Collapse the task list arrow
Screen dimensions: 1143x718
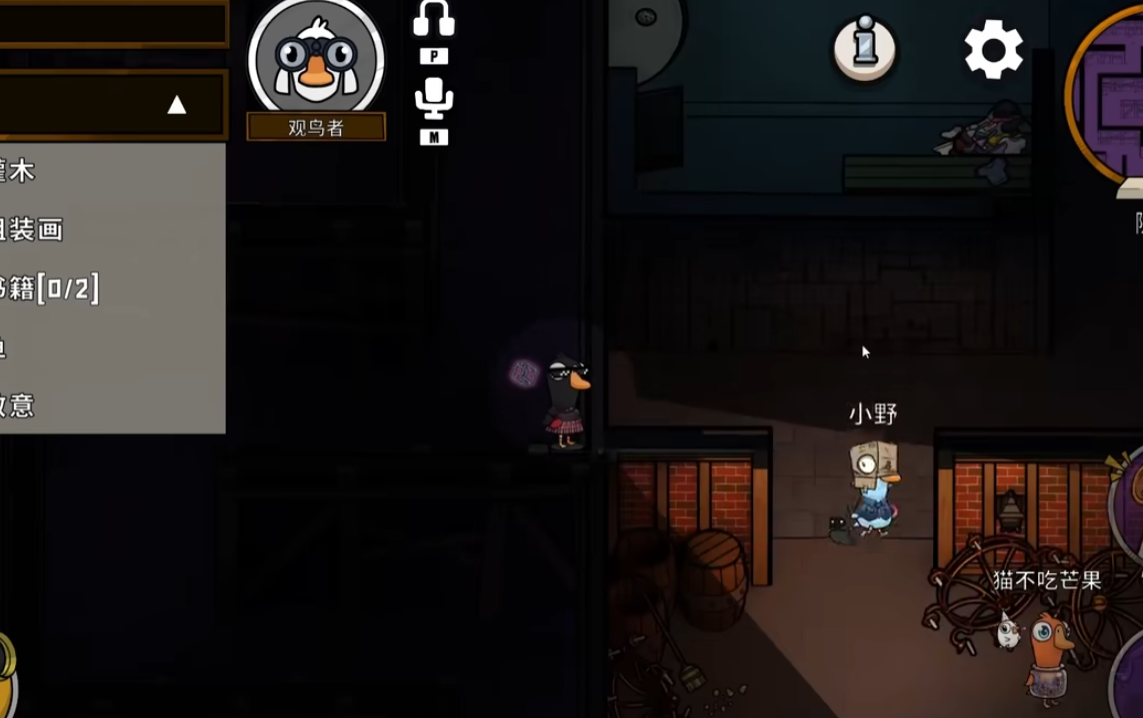coord(177,105)
